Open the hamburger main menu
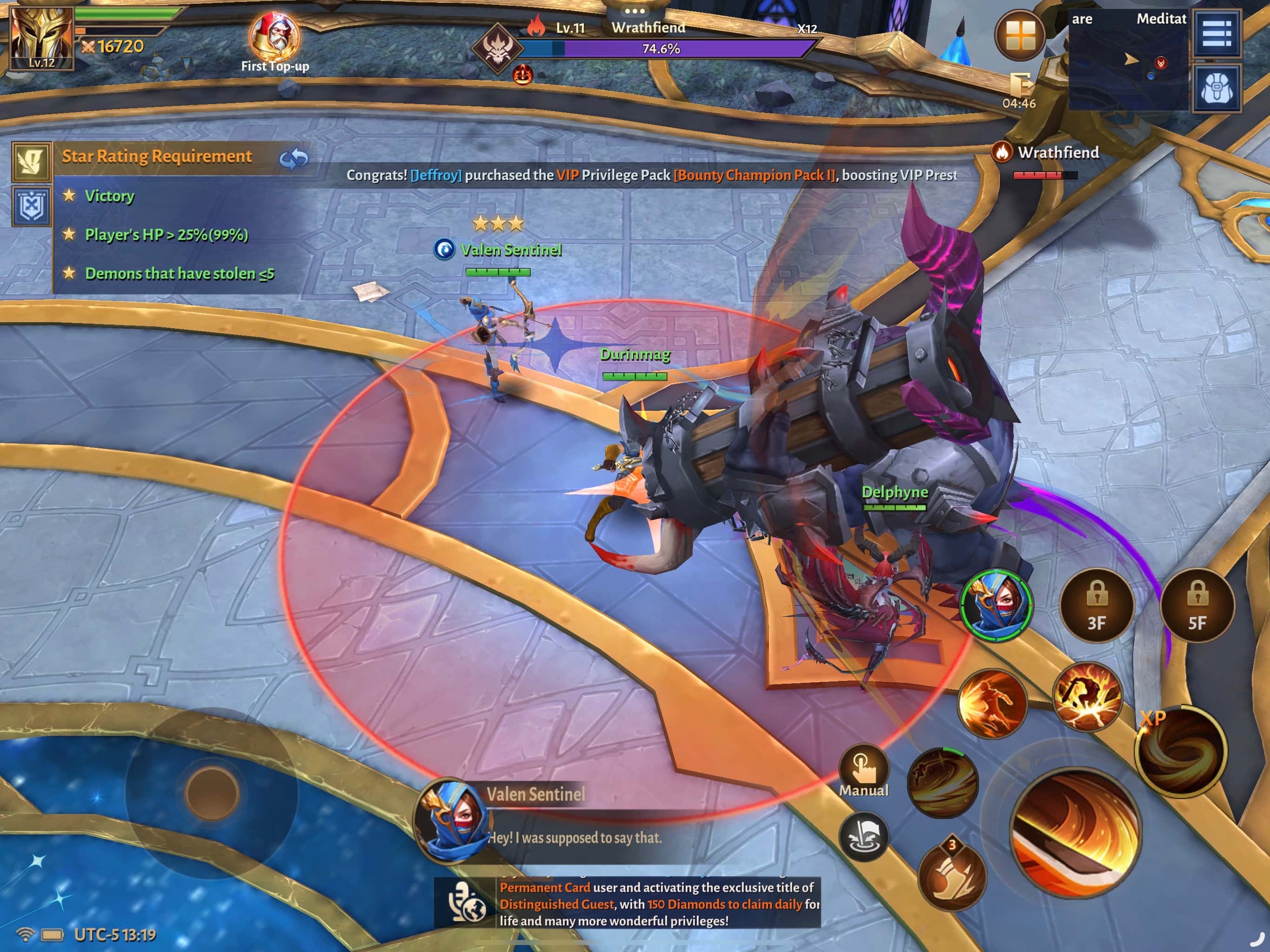This screenshot has height=952, width=1270. tap(1217, 33)
